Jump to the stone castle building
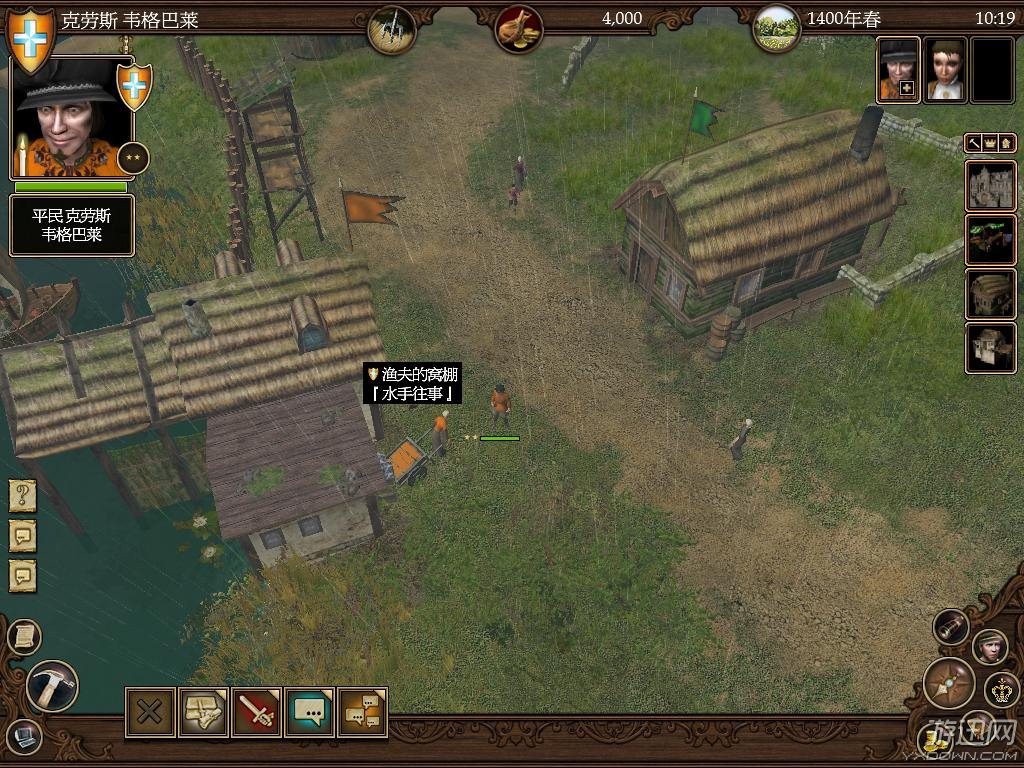Viewport: 1024px width, 768px height. [990, 186]
